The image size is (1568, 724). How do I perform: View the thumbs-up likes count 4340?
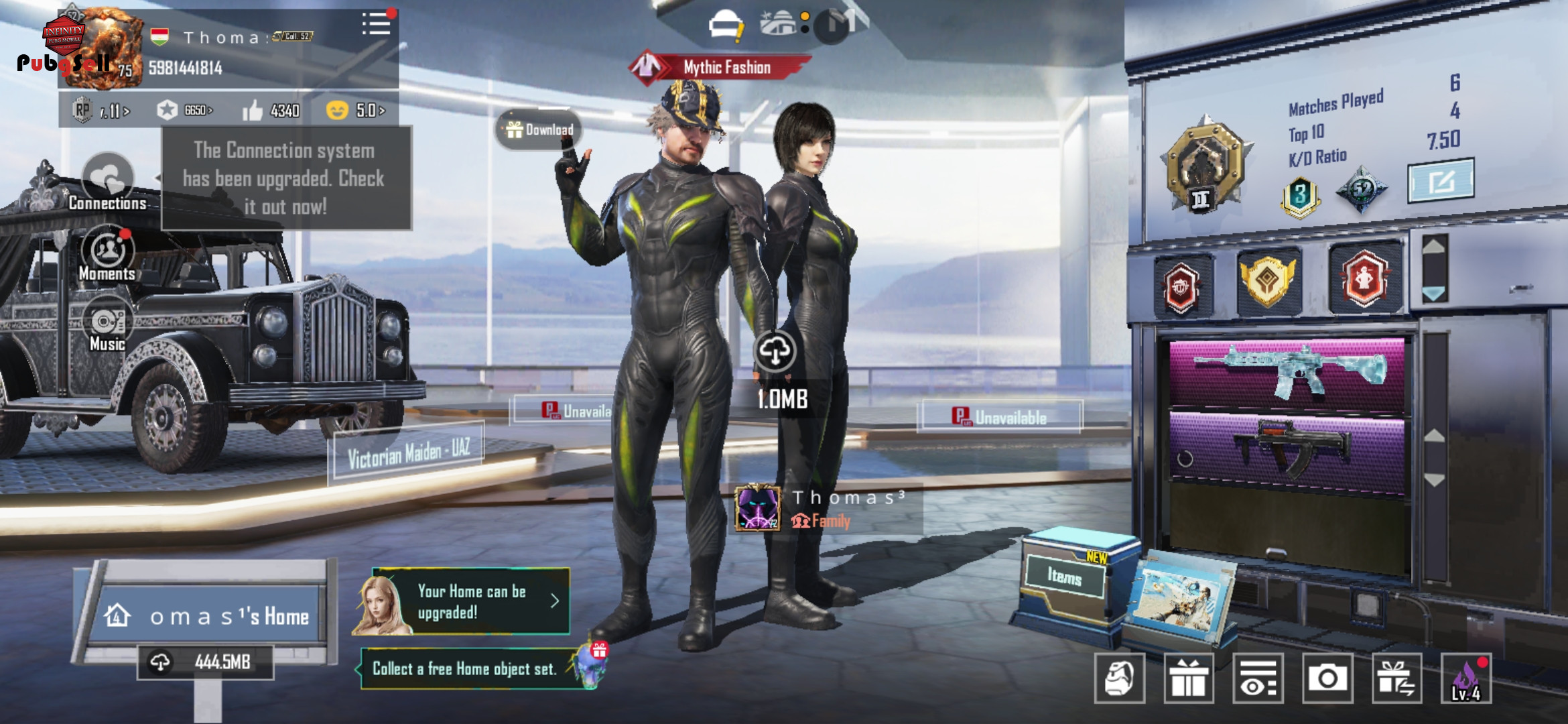(x=271, y=111)
